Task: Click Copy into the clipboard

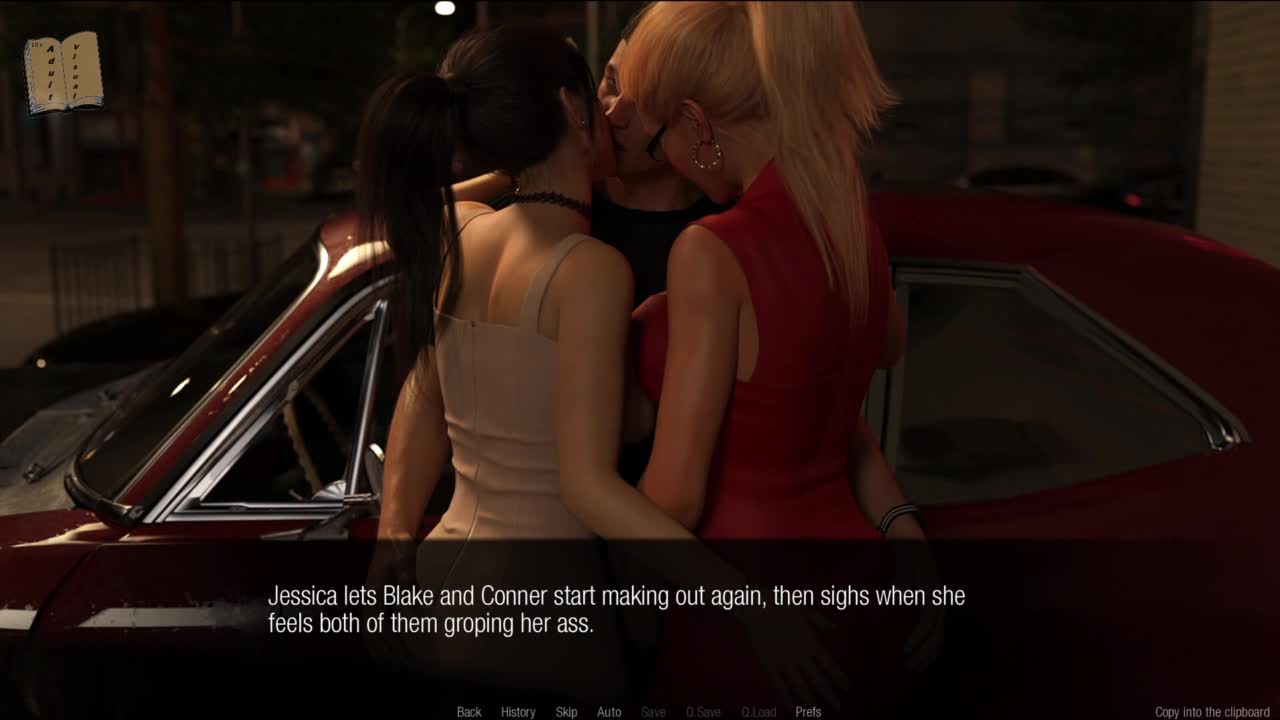Action: click(1212, 712)
